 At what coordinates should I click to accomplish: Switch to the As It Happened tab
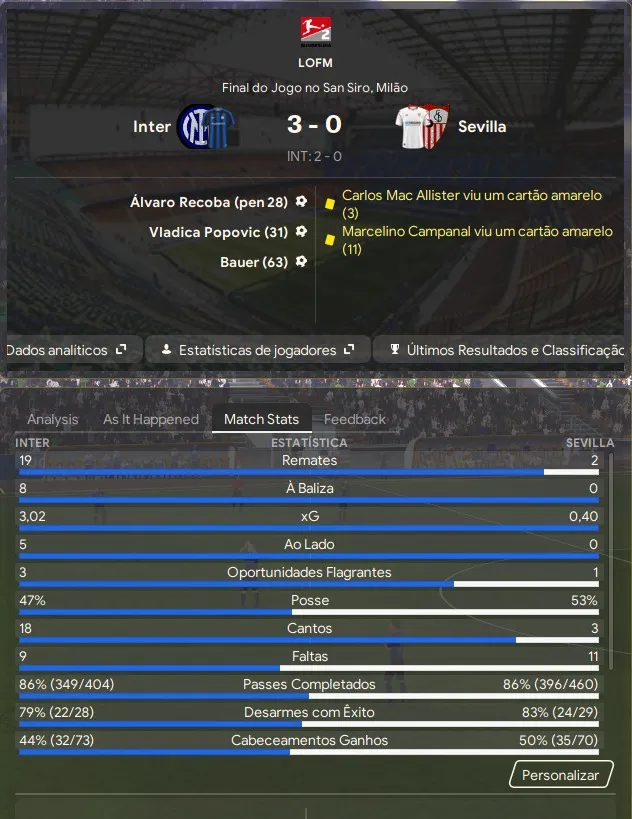pyautogui.click(x=151, y=419)
